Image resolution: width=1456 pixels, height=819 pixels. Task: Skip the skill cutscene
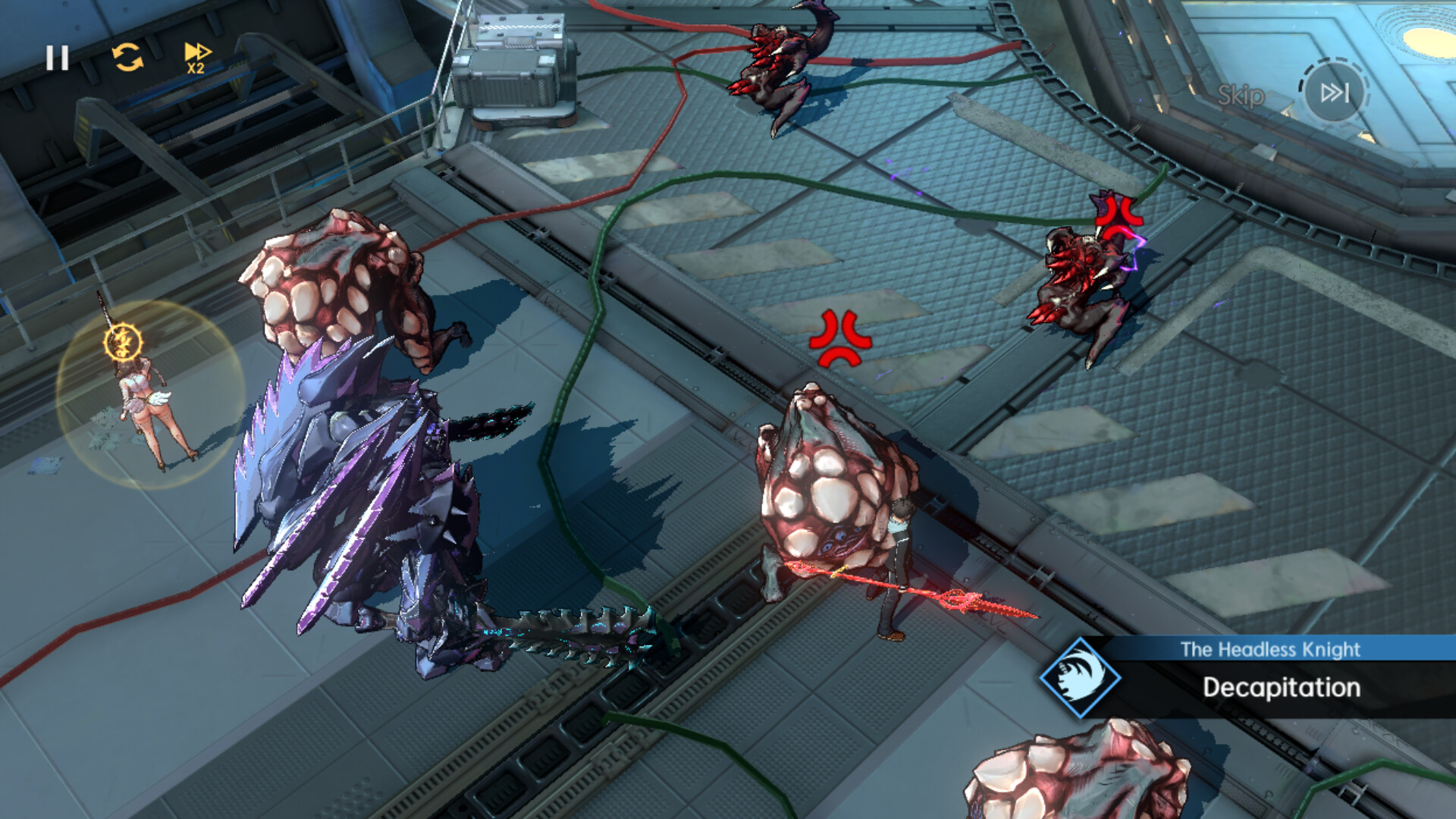point(1333,93)
